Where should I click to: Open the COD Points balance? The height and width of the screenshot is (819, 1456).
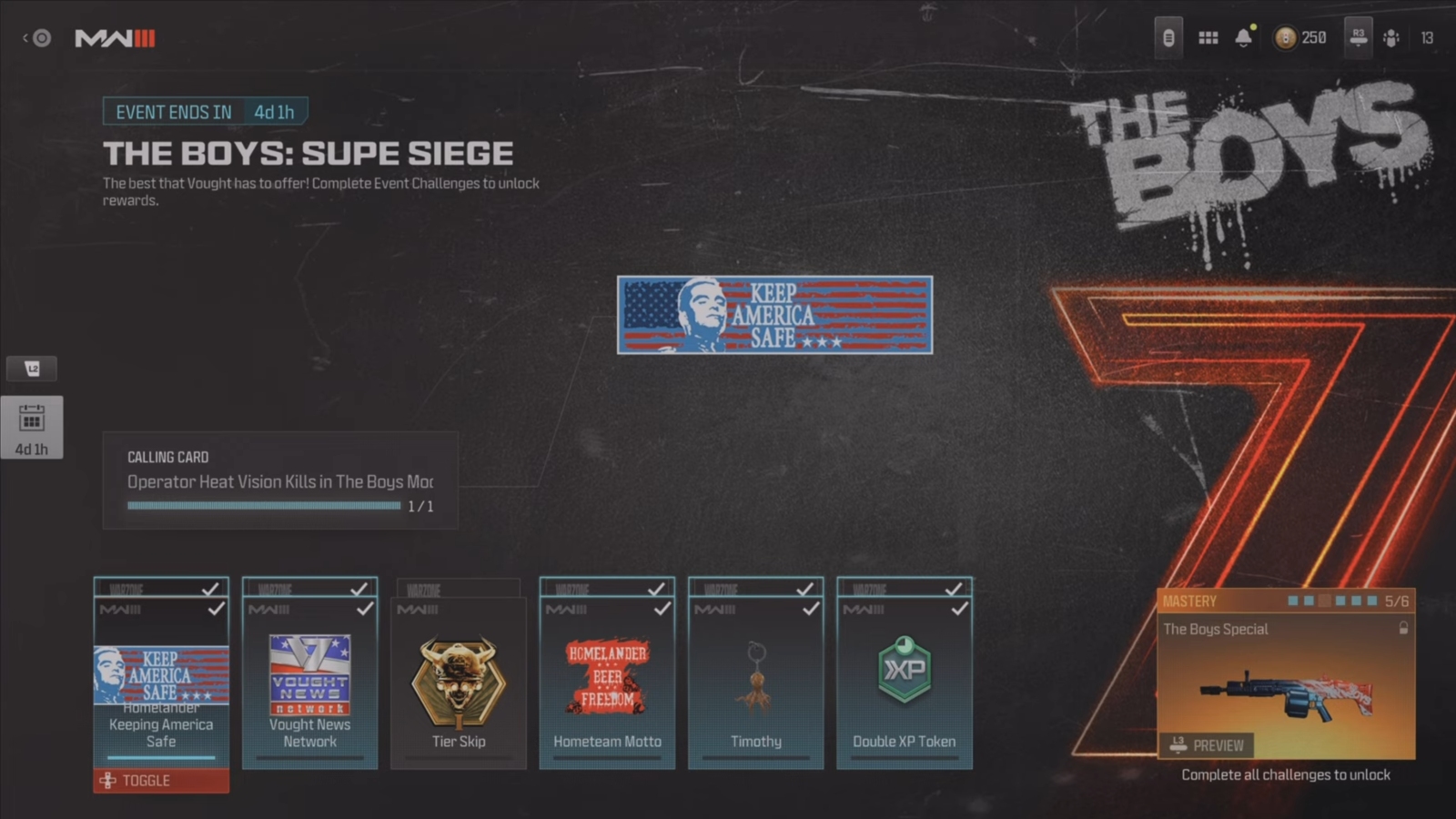point(1301,38)
